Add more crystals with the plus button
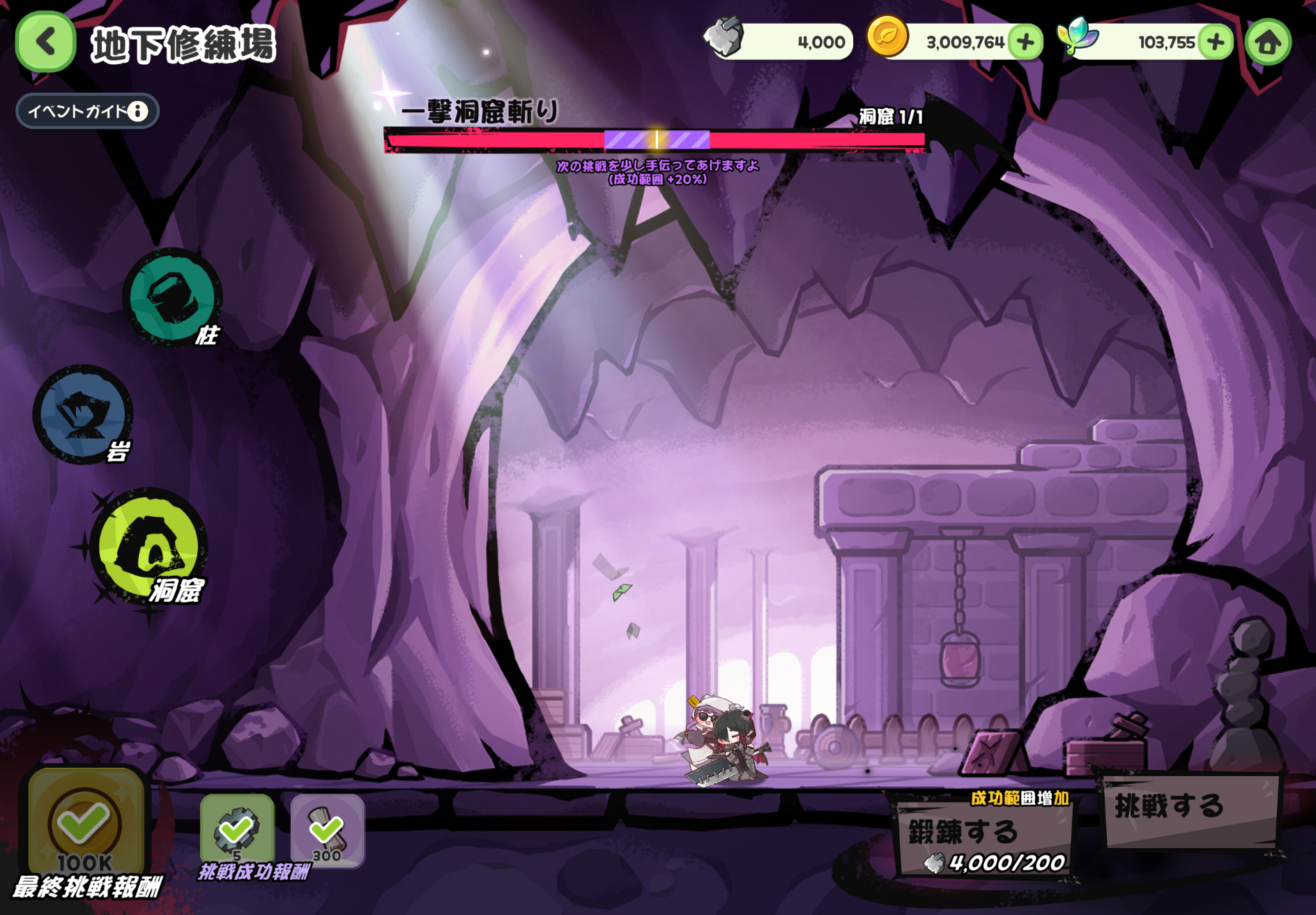Image resolution: width=1316 pixels, height=915 pixels. click(1216, 43)
